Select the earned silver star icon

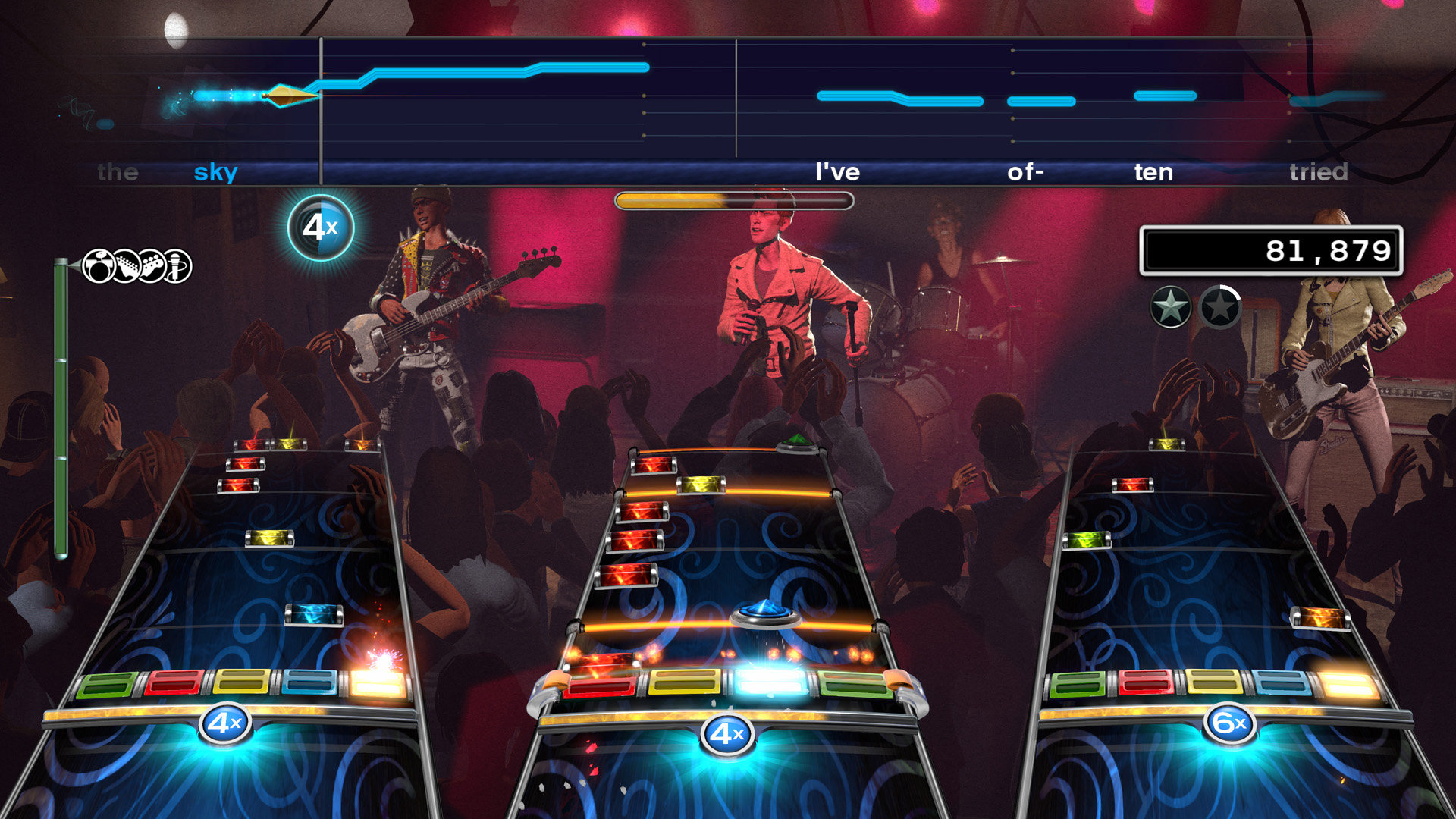coord(1170,306)
